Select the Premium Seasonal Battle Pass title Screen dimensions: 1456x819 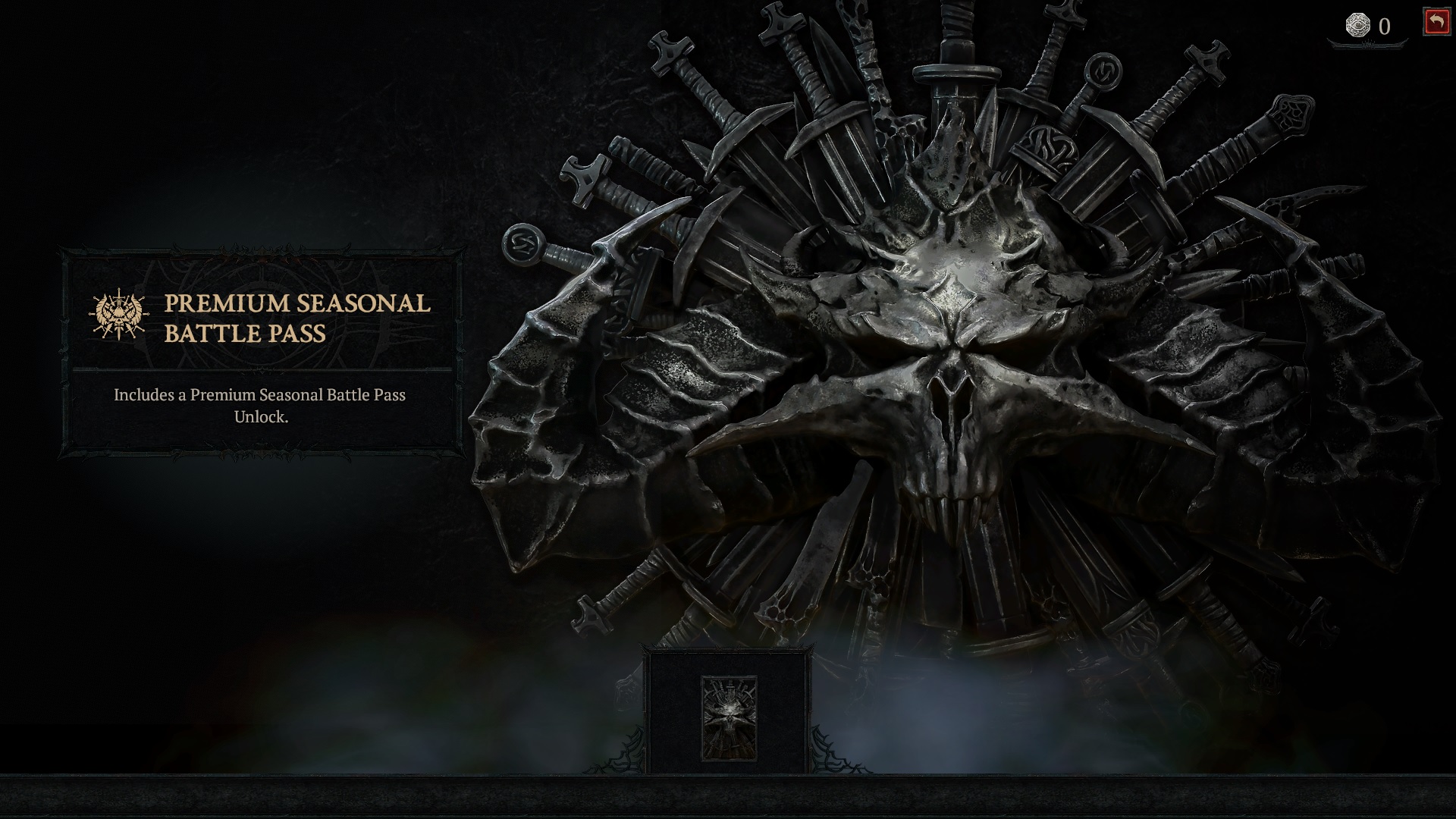tap(296, 318)
